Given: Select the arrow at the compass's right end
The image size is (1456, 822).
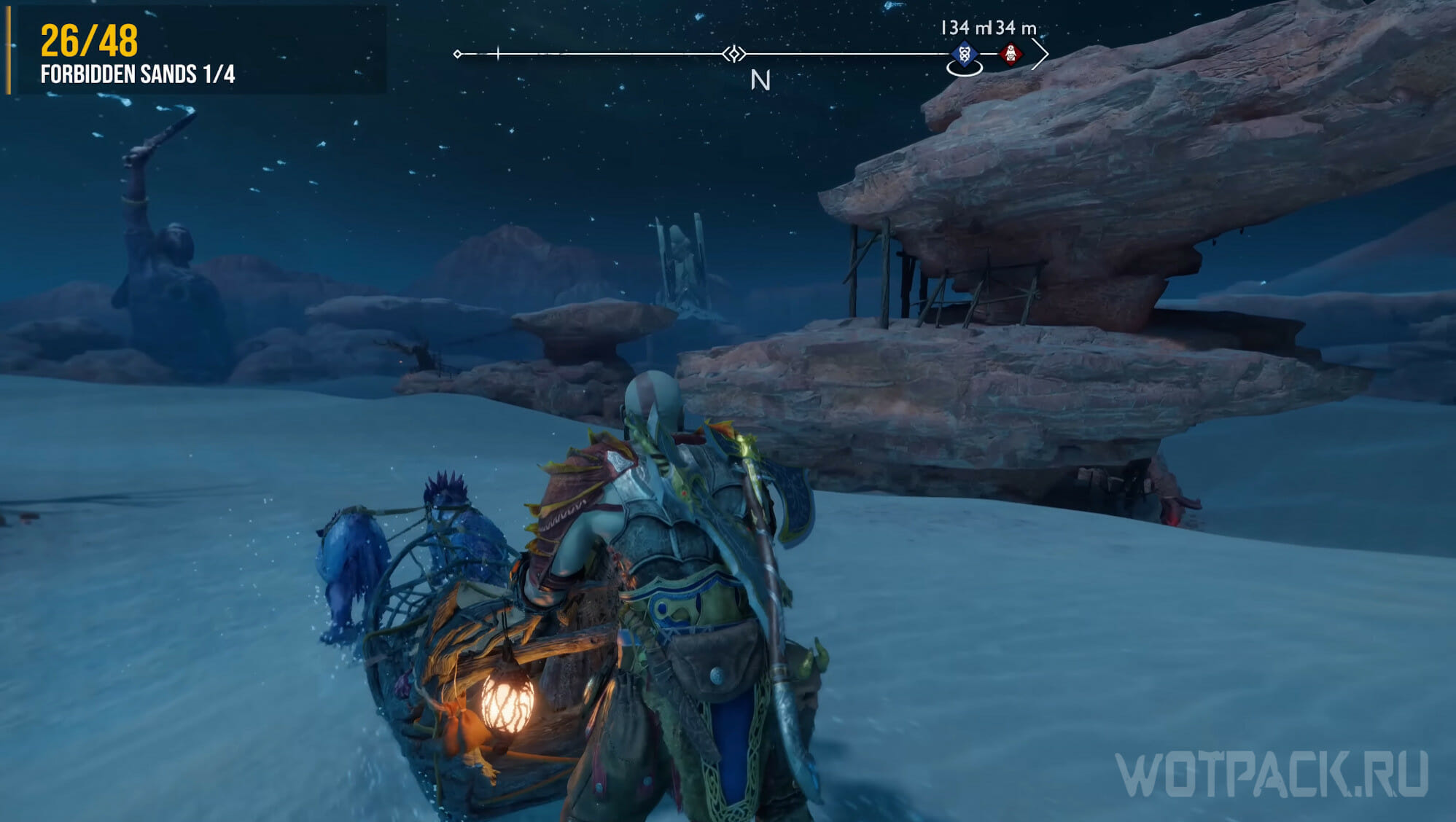Looking at the screenshot, I should pos(1040,54).
